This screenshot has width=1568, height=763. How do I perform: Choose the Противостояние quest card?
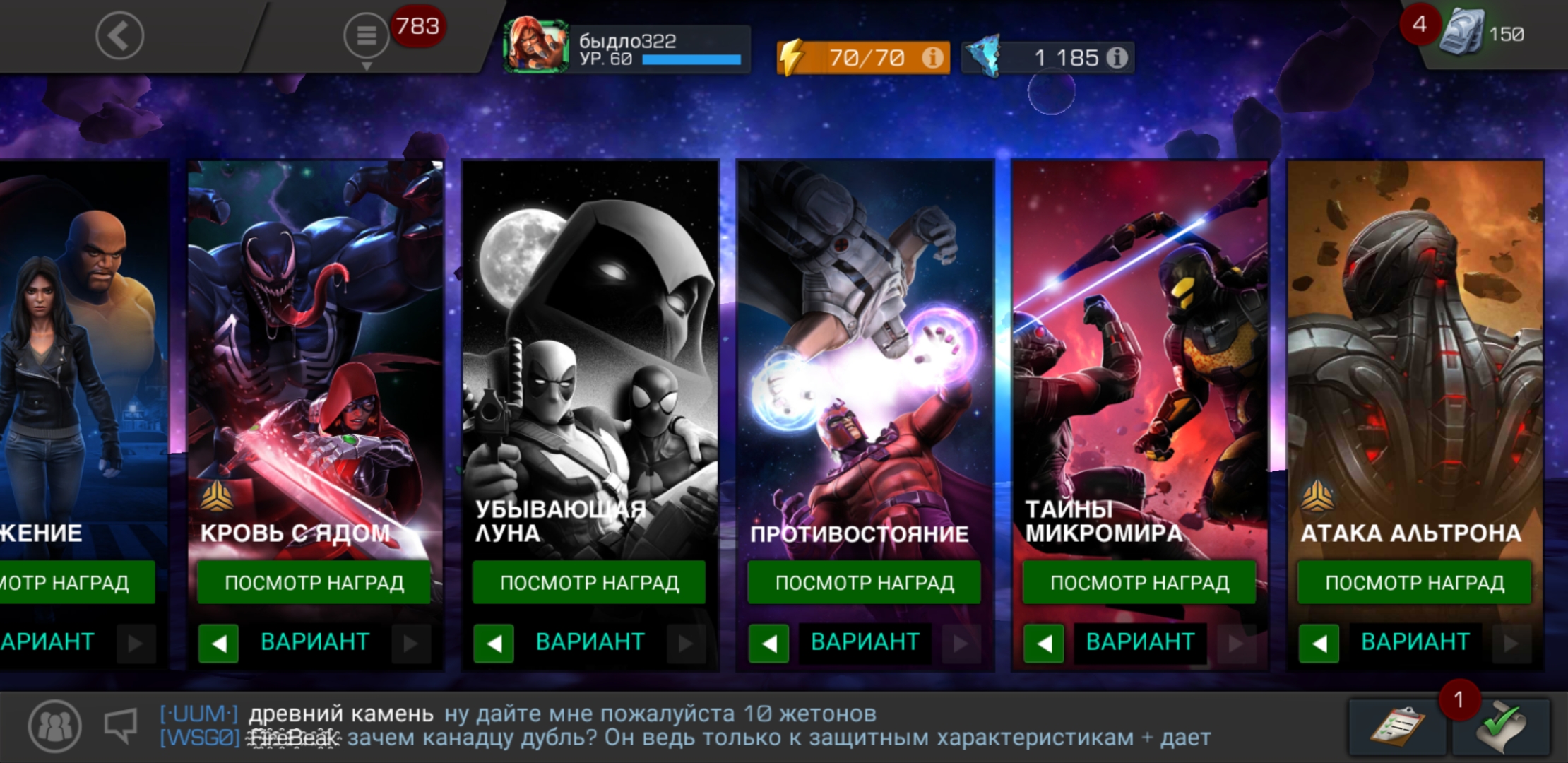865,353
